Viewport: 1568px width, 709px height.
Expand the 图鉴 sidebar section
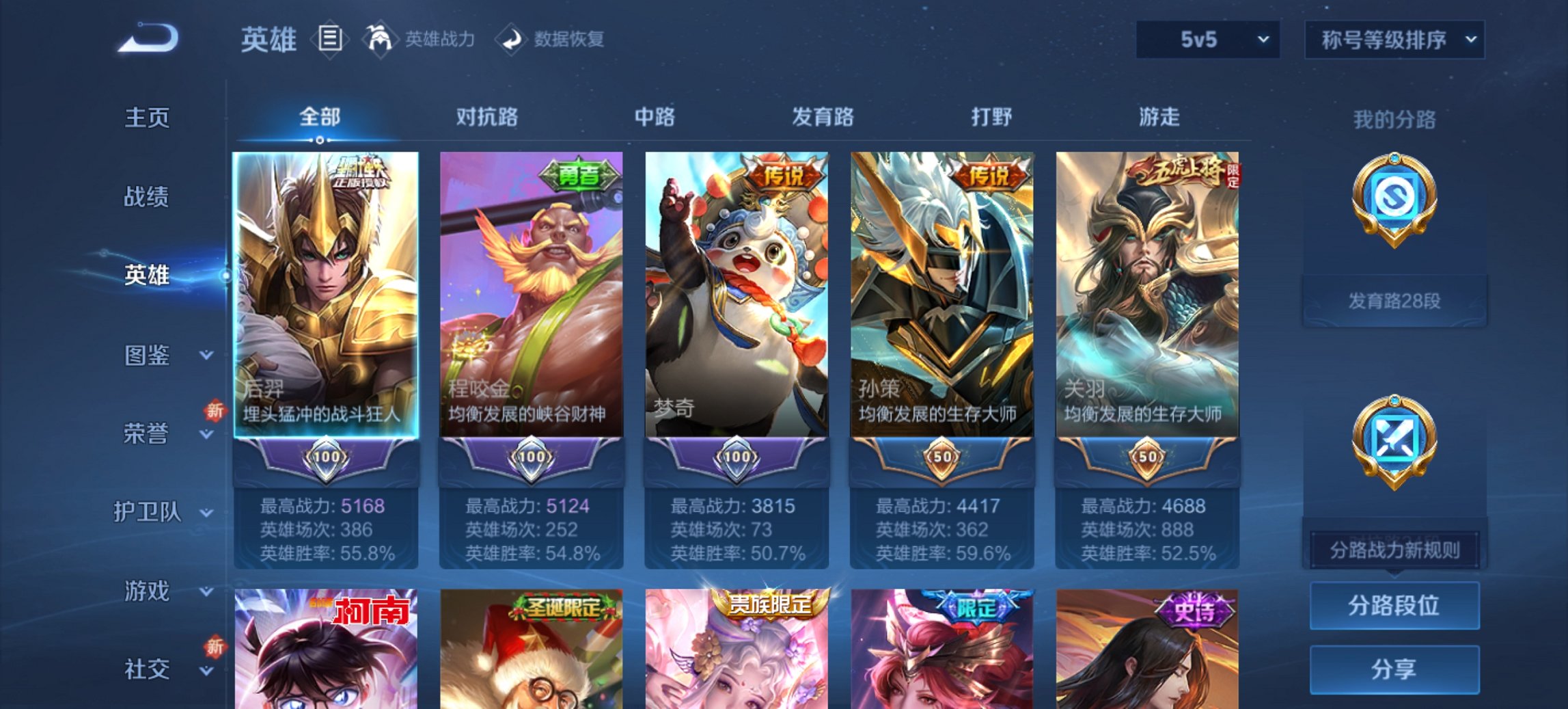coord(147,356)
